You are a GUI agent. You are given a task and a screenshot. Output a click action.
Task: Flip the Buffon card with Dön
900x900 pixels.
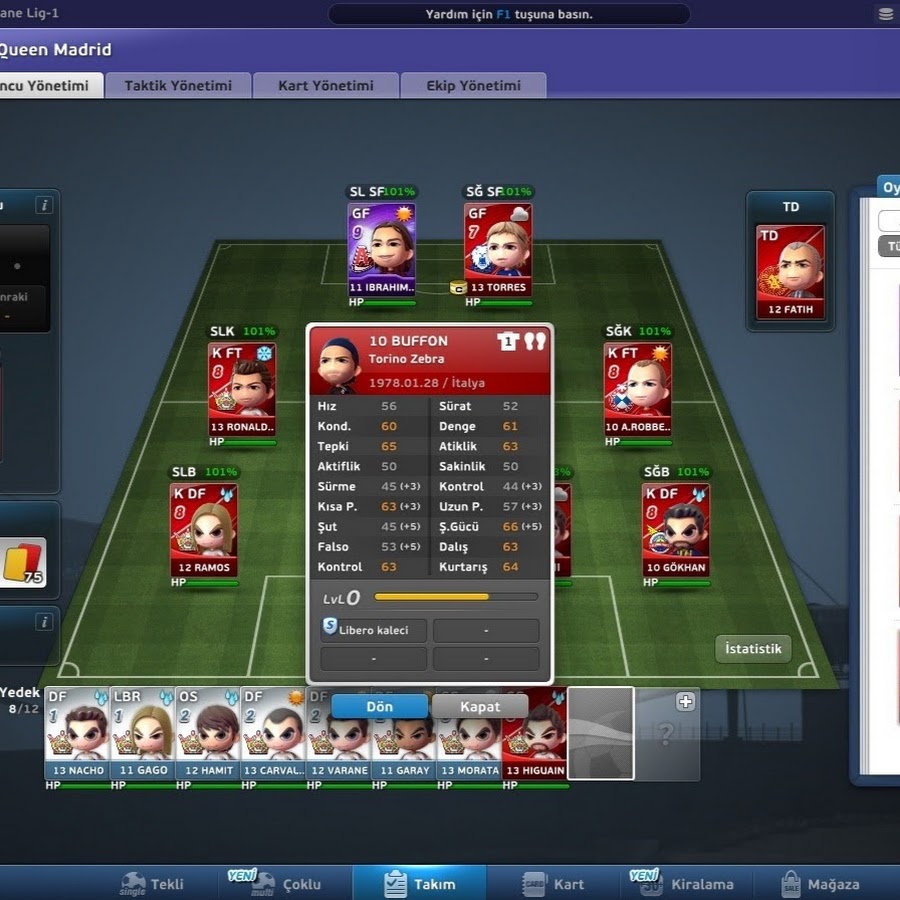pyautogui.click(x=379, y=706)
